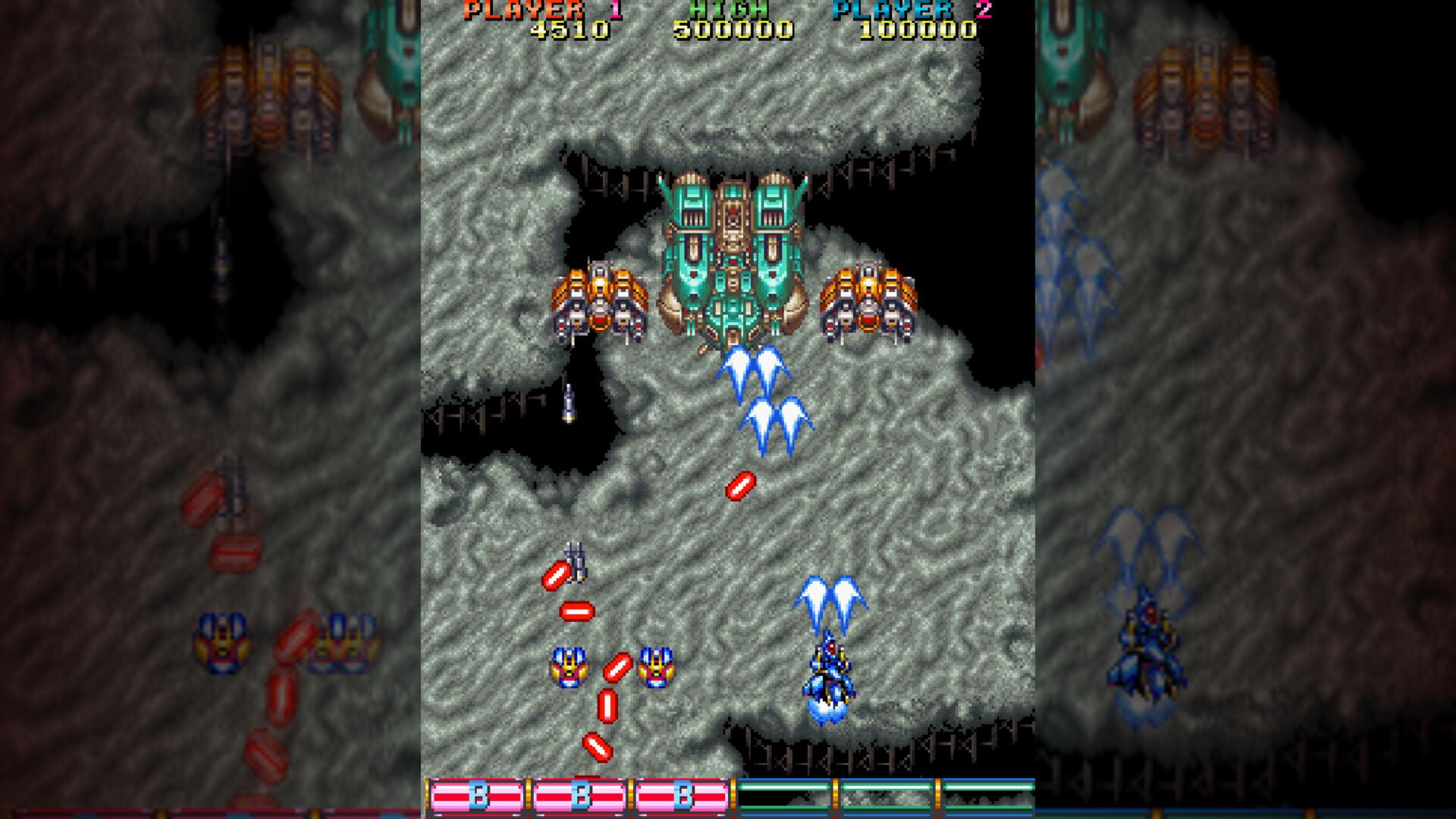This screenshot has height=819, width=1456.
Task: Select the boss ship's central cockpit
Action: [x=732, y=220]
